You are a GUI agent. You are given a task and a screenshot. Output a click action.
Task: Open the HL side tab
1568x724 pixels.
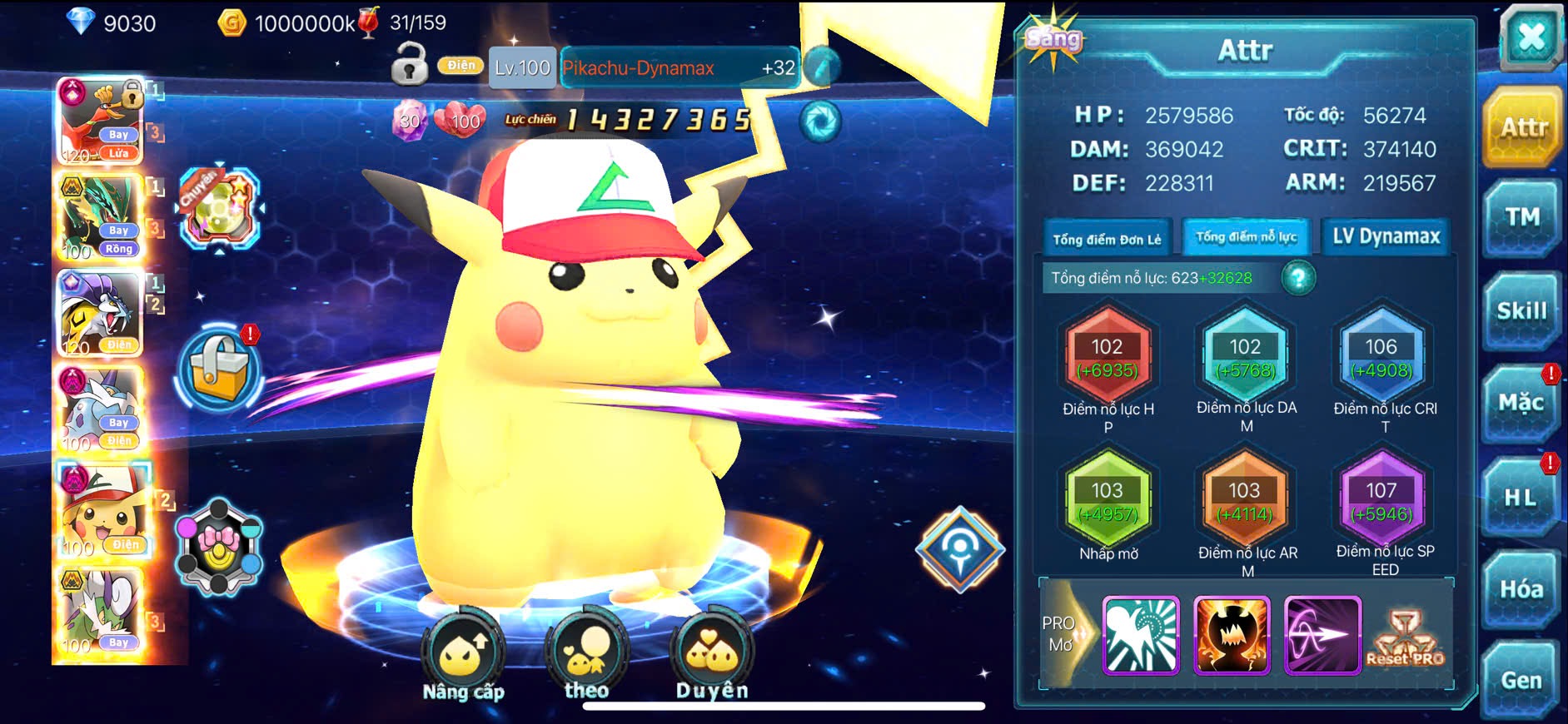(x=1520, y=498)
